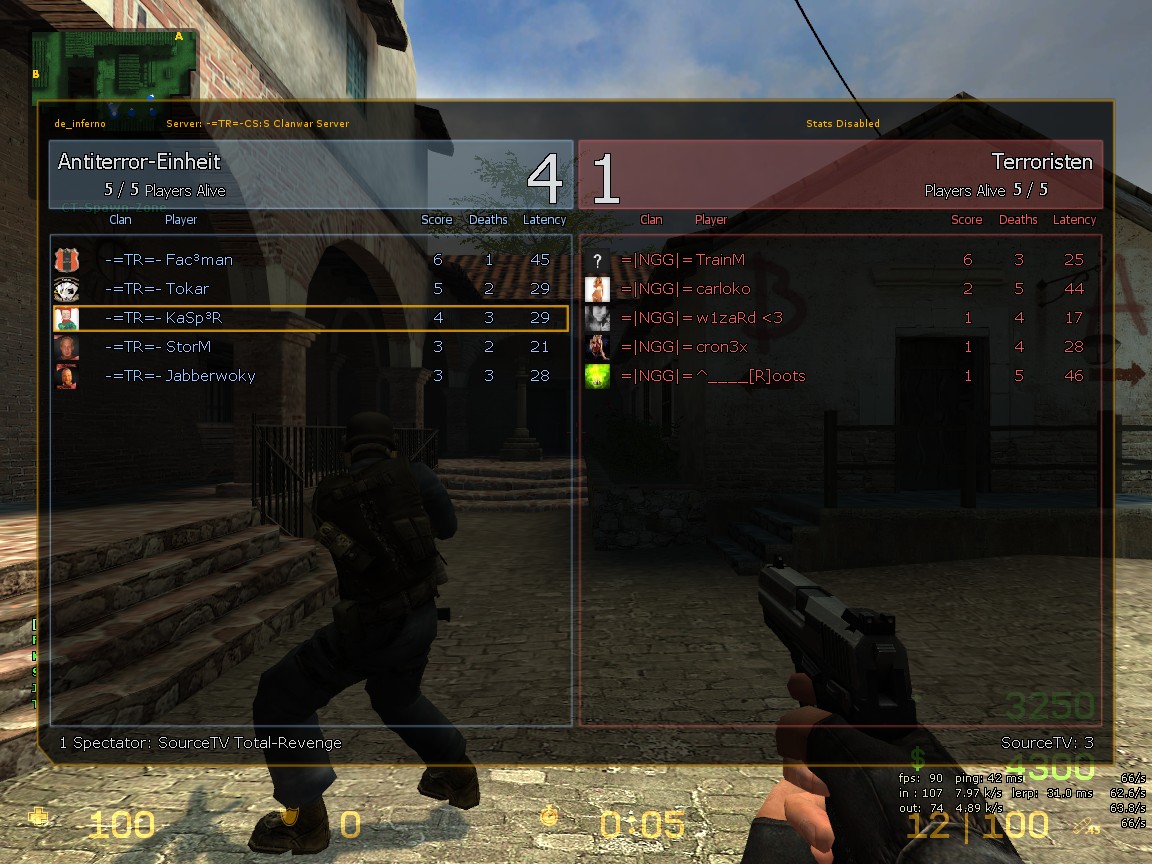Choose the highlighted KaSpªR row
Viewport: 1152px width, 864px height.
(310, 318)
